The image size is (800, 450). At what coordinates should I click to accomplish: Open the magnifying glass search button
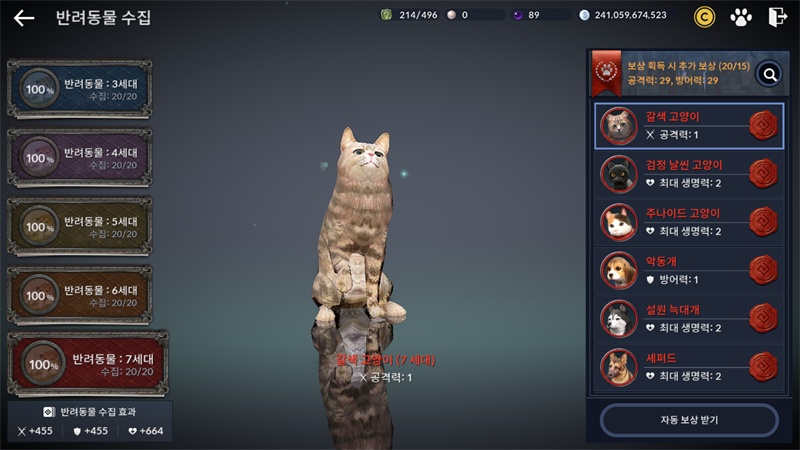(x=768, y=73)
